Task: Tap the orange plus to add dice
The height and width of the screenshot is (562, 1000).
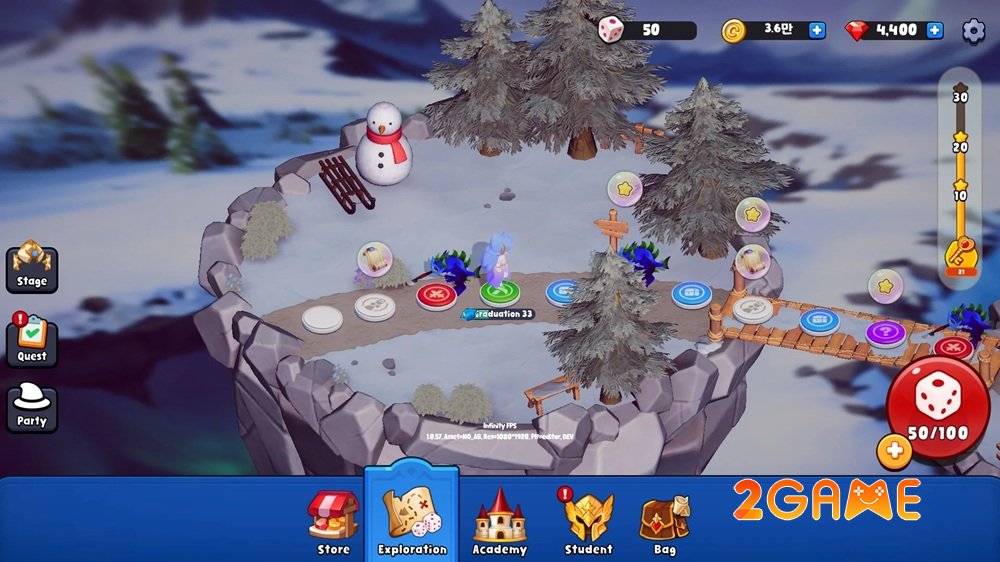Action: tap(894, 452)
